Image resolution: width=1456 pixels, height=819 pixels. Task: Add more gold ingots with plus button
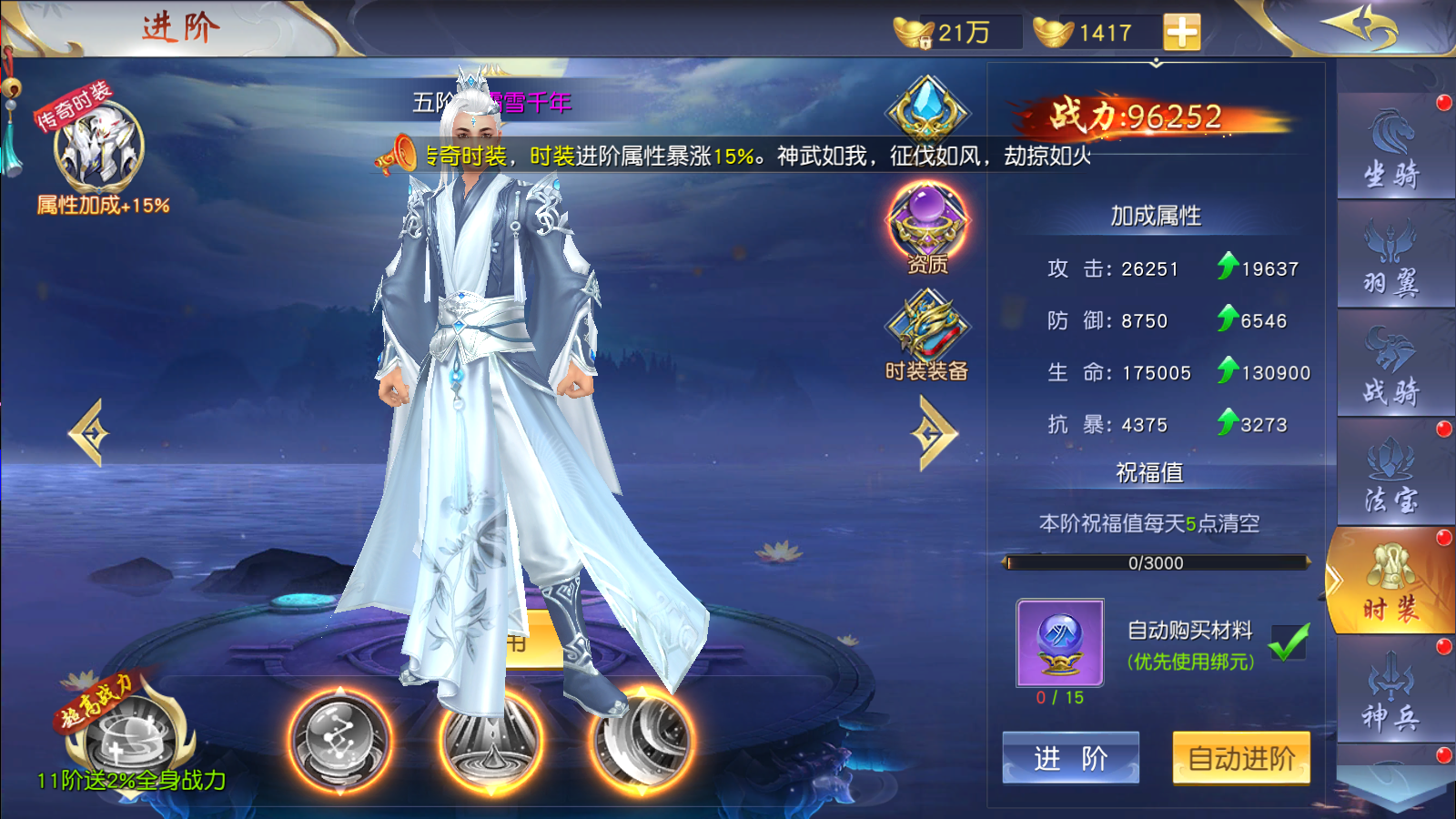(1181, 33)
